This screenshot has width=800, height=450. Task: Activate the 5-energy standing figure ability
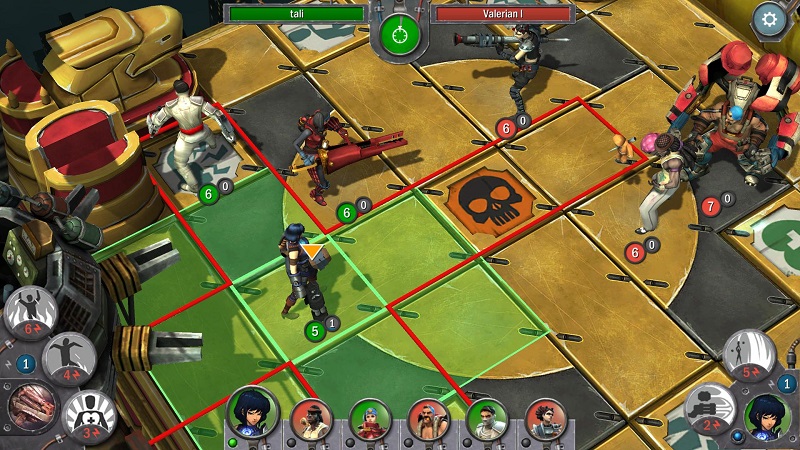749,356
